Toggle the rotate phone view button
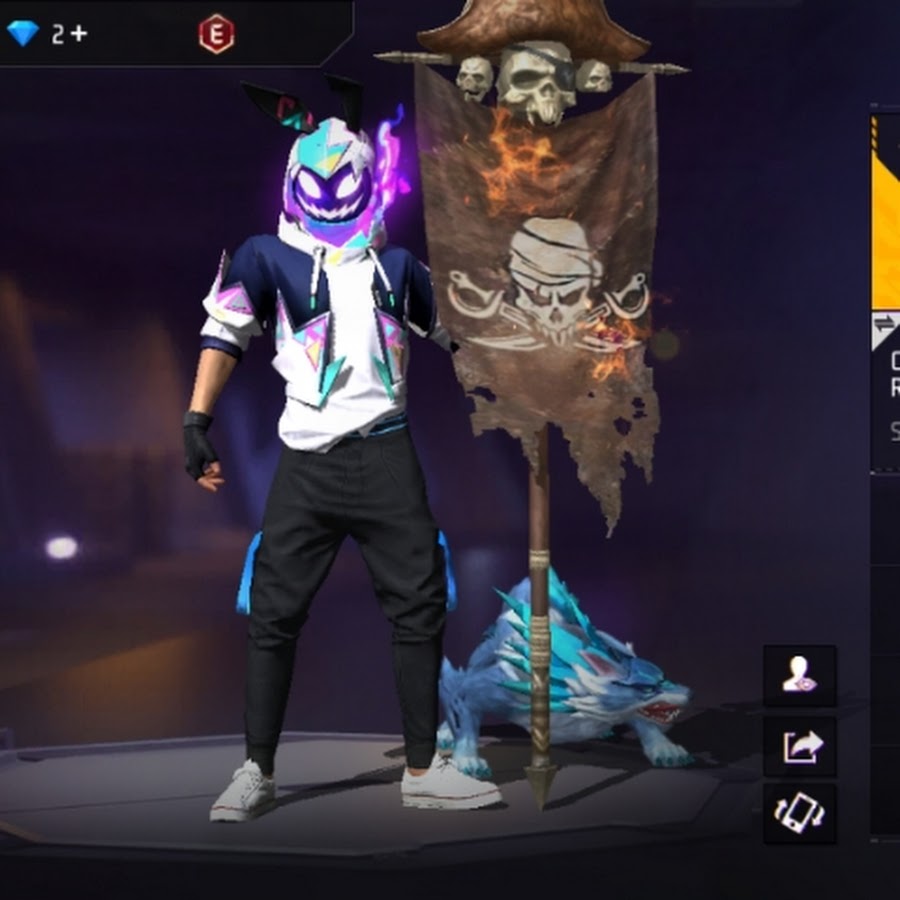Screen dimensions: 900x900 pos(799,812)
